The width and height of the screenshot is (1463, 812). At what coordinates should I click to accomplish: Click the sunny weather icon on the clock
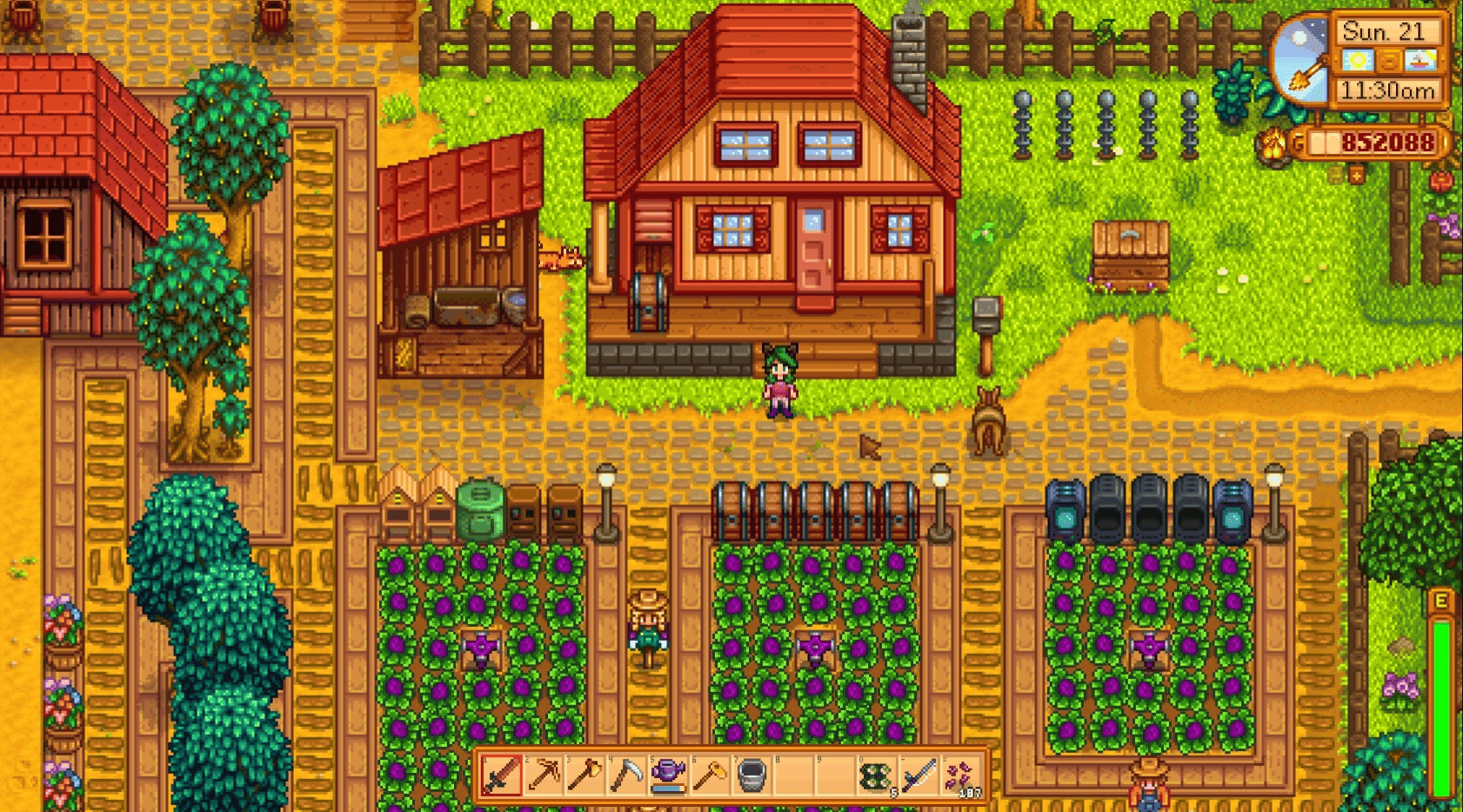(x=1358, y=60)
